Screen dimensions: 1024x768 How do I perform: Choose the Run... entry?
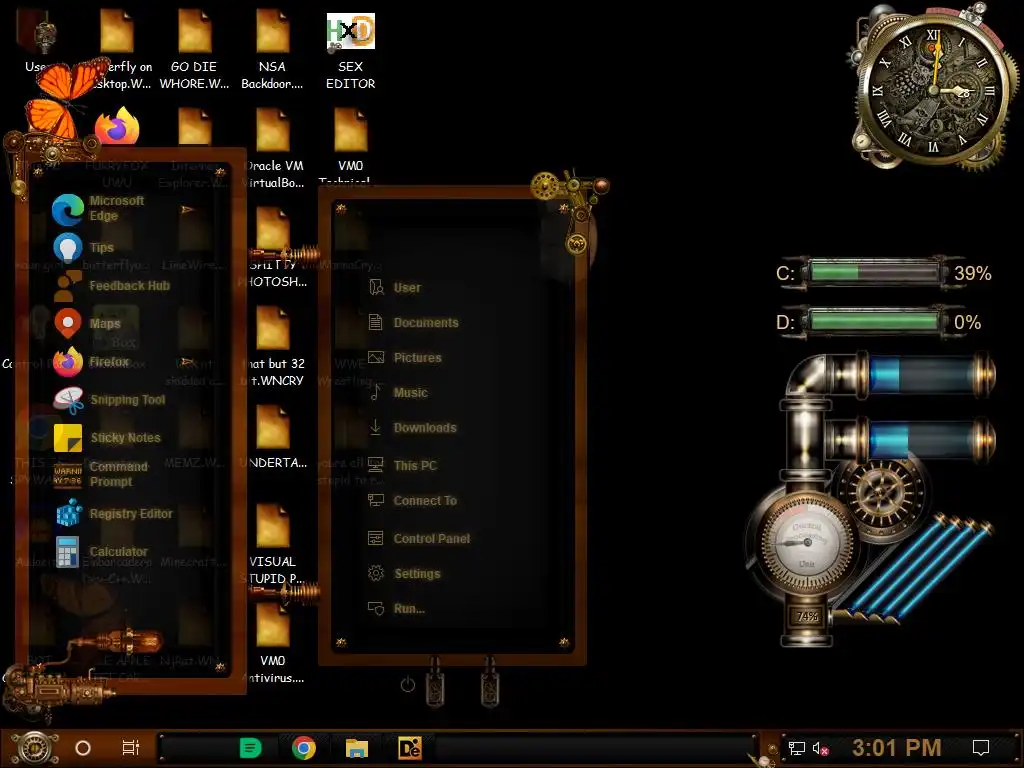(x=408, y=609)
